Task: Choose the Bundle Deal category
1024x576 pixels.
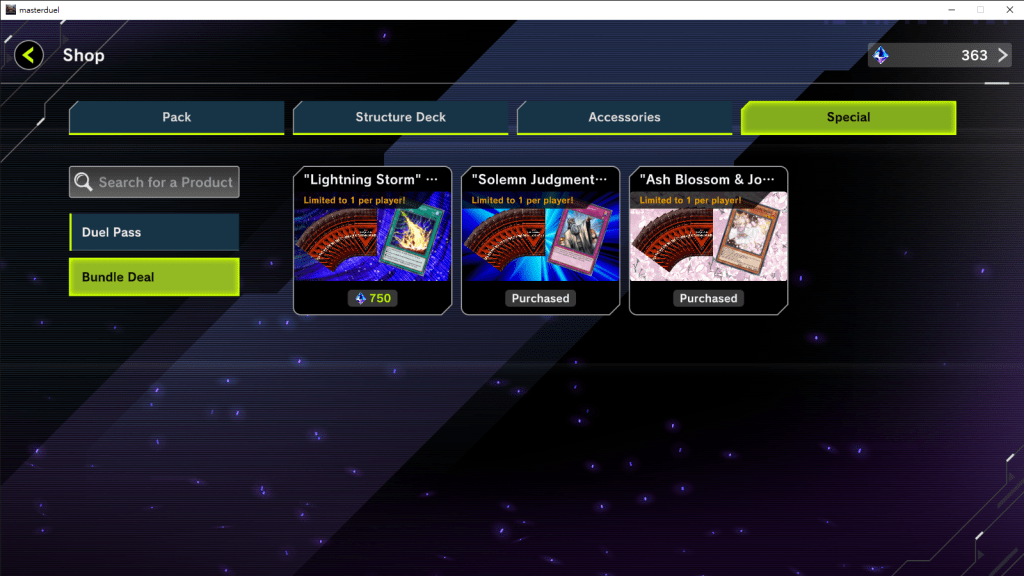Action: pos(154,277)
